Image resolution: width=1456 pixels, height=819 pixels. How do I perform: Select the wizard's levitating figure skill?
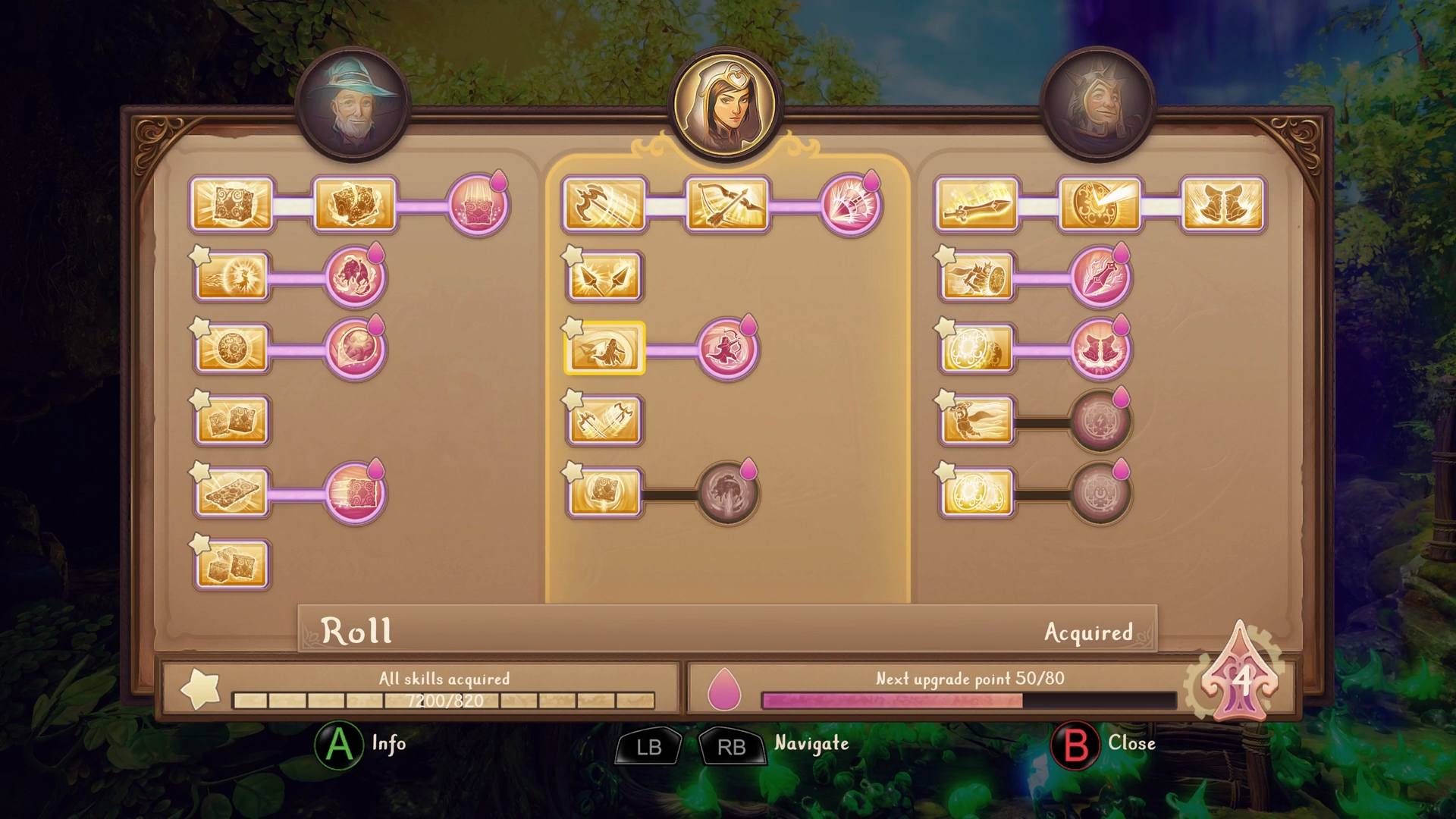point(232,277)
